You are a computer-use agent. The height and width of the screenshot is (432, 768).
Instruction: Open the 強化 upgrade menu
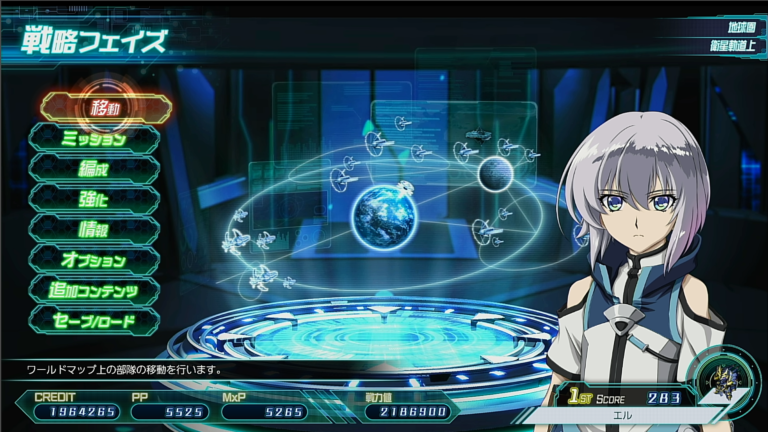tap(94, 199)
